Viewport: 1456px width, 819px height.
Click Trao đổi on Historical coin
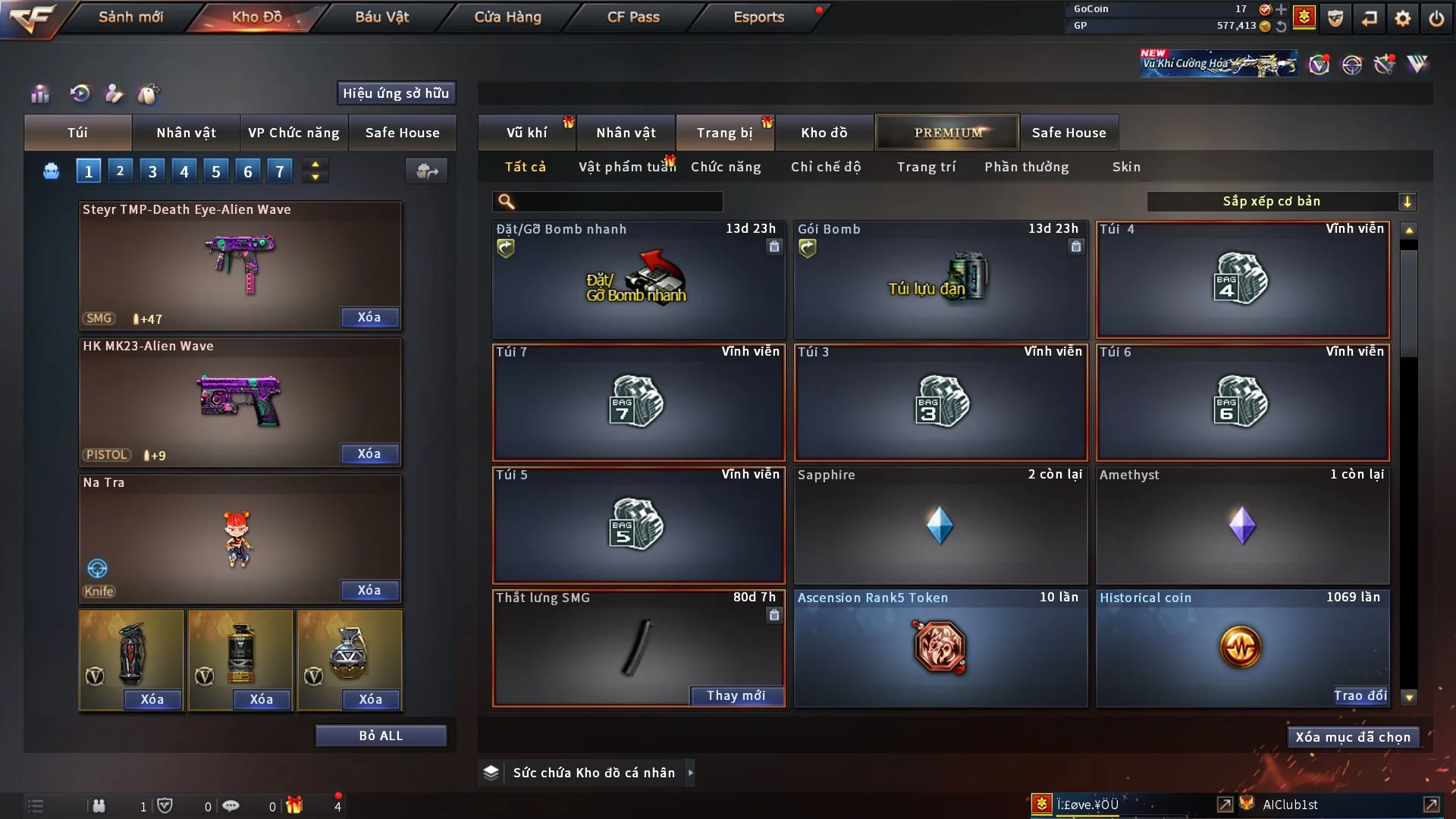pyautogui.click(x=1360, y=695)
